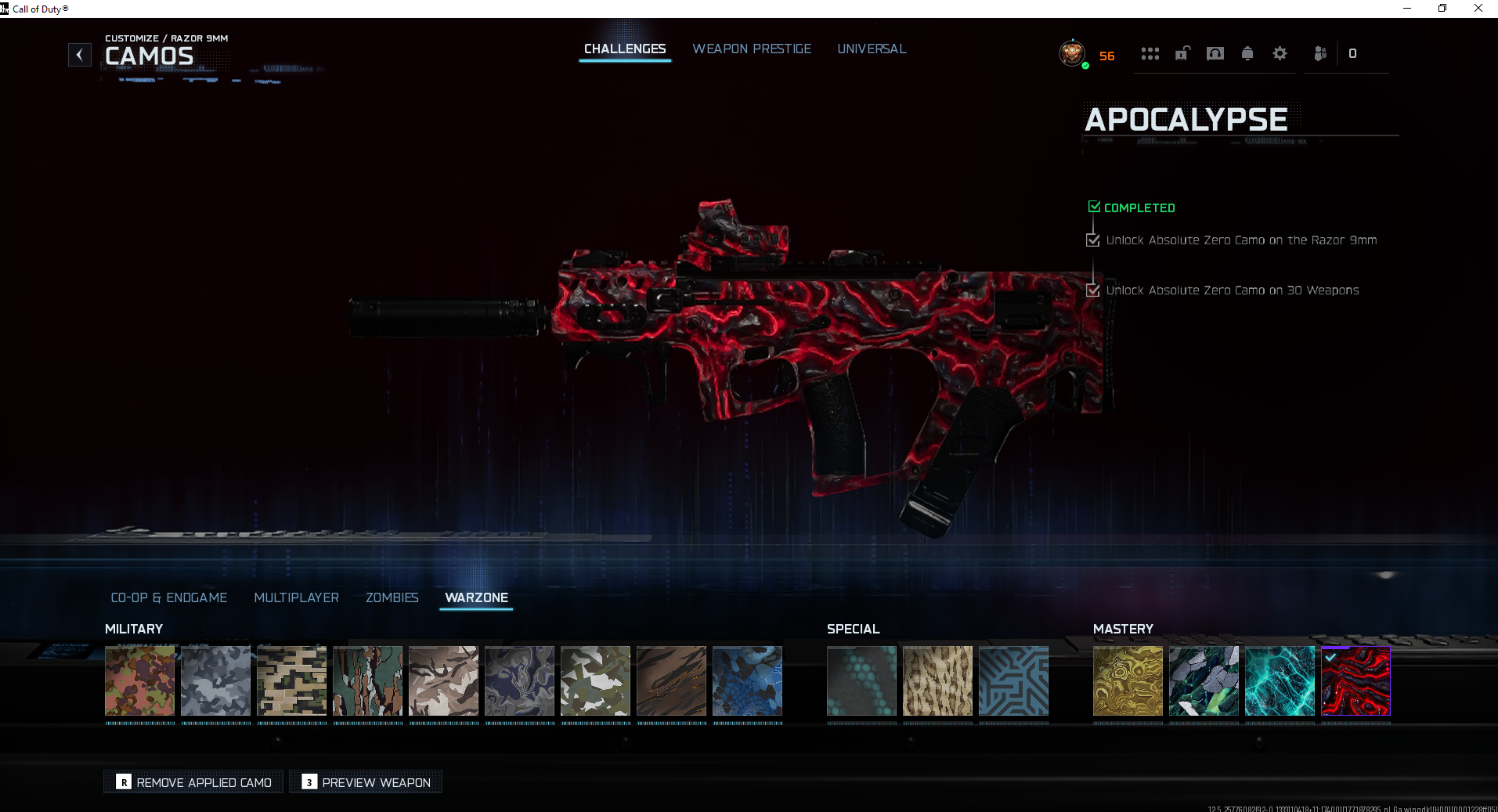Screen dimensions: 1498x812
Task: Choose the pixelated digital military camo
Action: pyautogui.click(x=291, y=680)
